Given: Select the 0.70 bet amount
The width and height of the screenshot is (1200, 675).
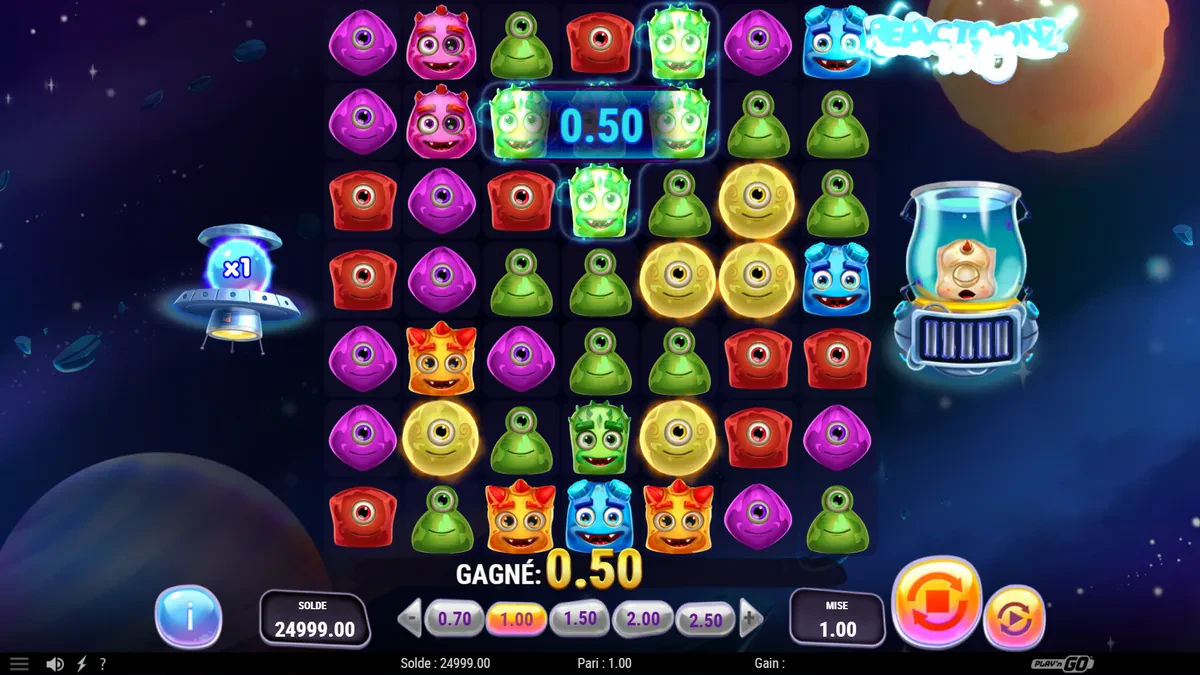Looking at the screenshot, I should pyautogui.click(x=454, y=619).
